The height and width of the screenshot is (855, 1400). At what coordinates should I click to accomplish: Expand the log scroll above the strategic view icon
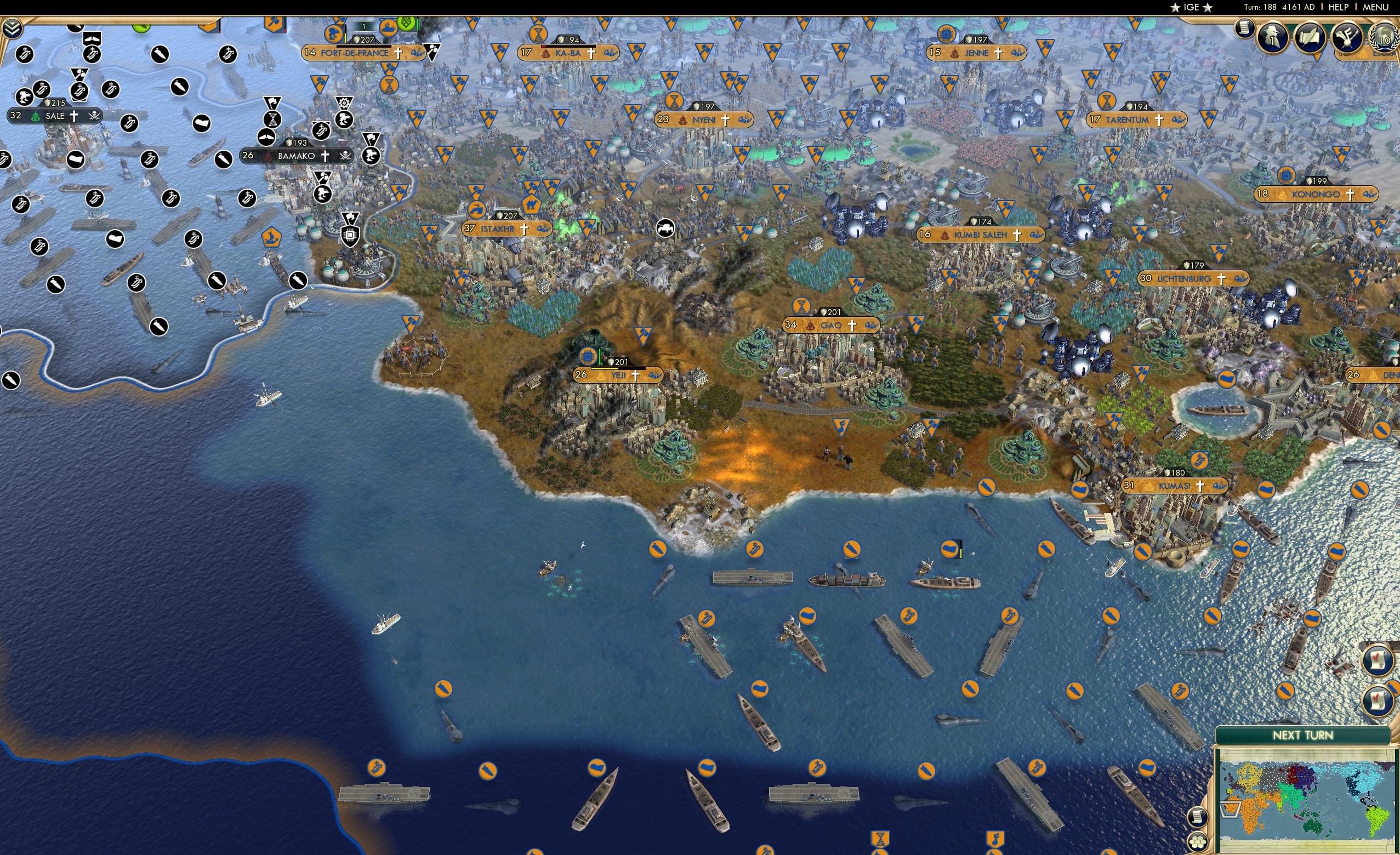1199,818
